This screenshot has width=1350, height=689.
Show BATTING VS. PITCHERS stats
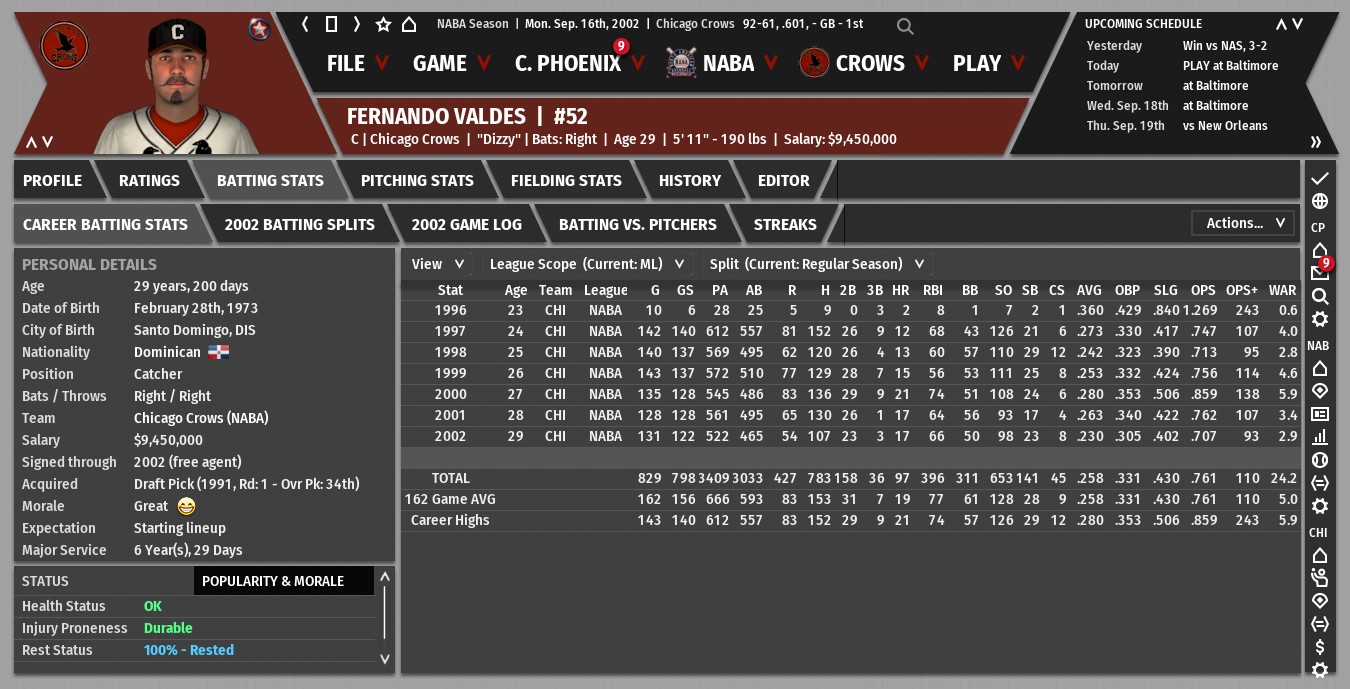coord(637,225)
